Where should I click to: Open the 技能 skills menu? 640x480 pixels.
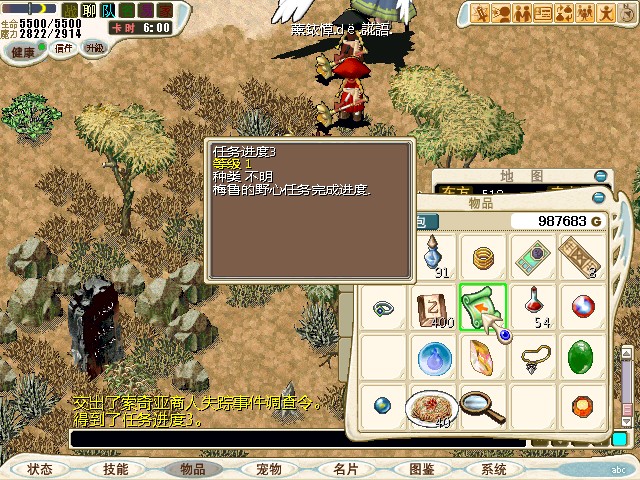click(x=116, y=468)
